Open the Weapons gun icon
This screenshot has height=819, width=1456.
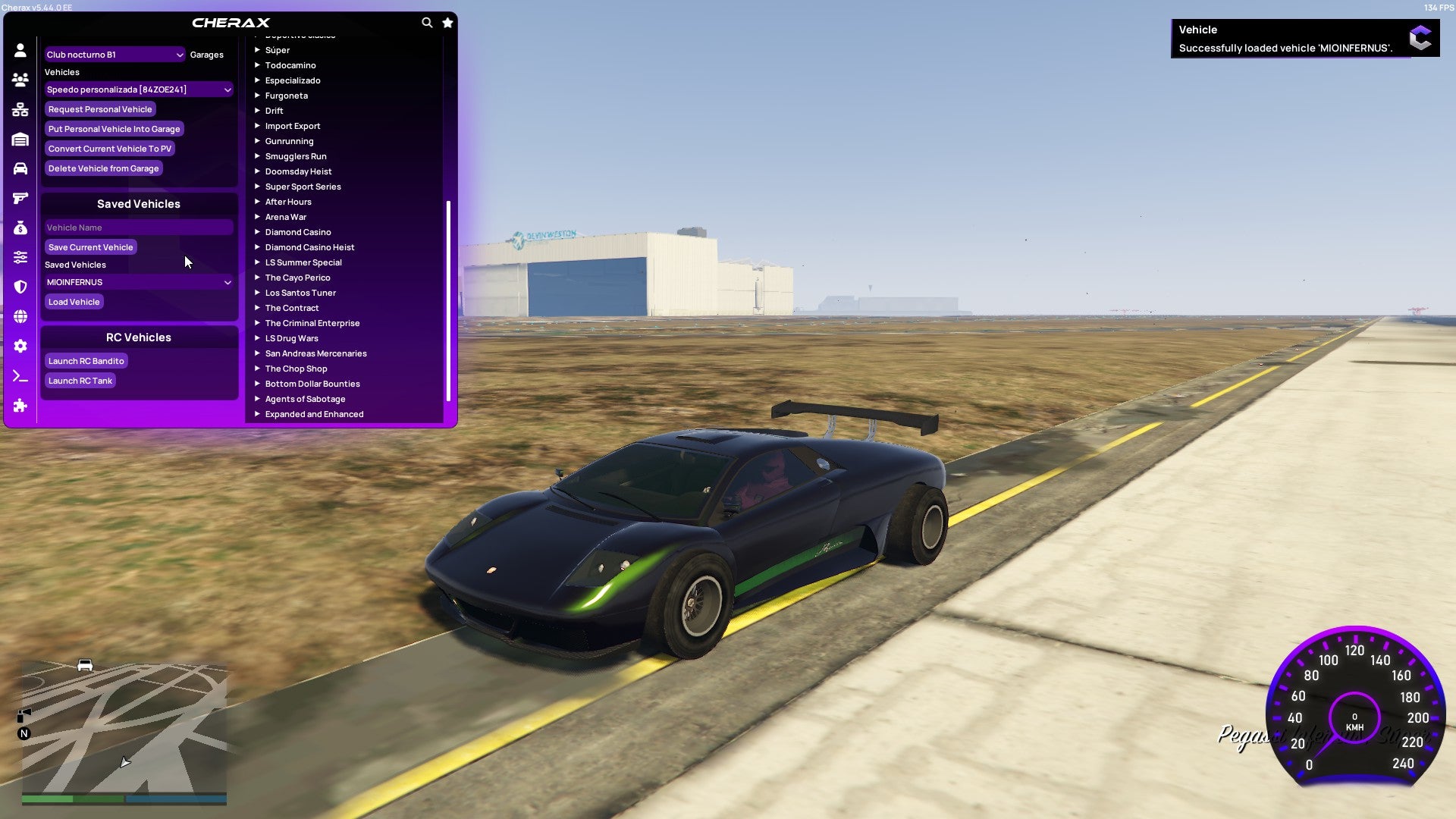pos(20,198)
